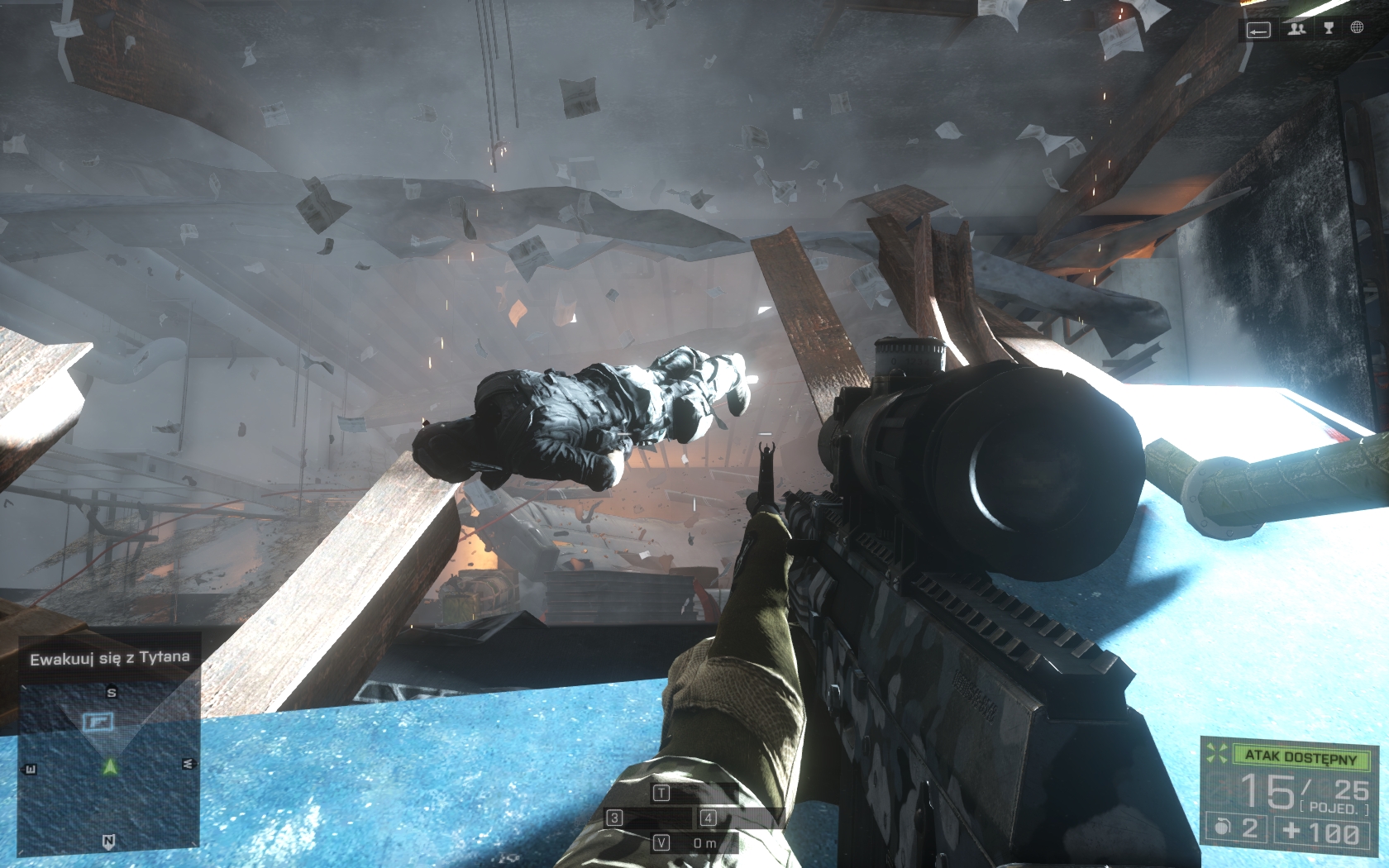Activate the 'ATAK DOSTĘPNY' squad attack indicator
1389x868 pixels.
tap(1300, 756)
